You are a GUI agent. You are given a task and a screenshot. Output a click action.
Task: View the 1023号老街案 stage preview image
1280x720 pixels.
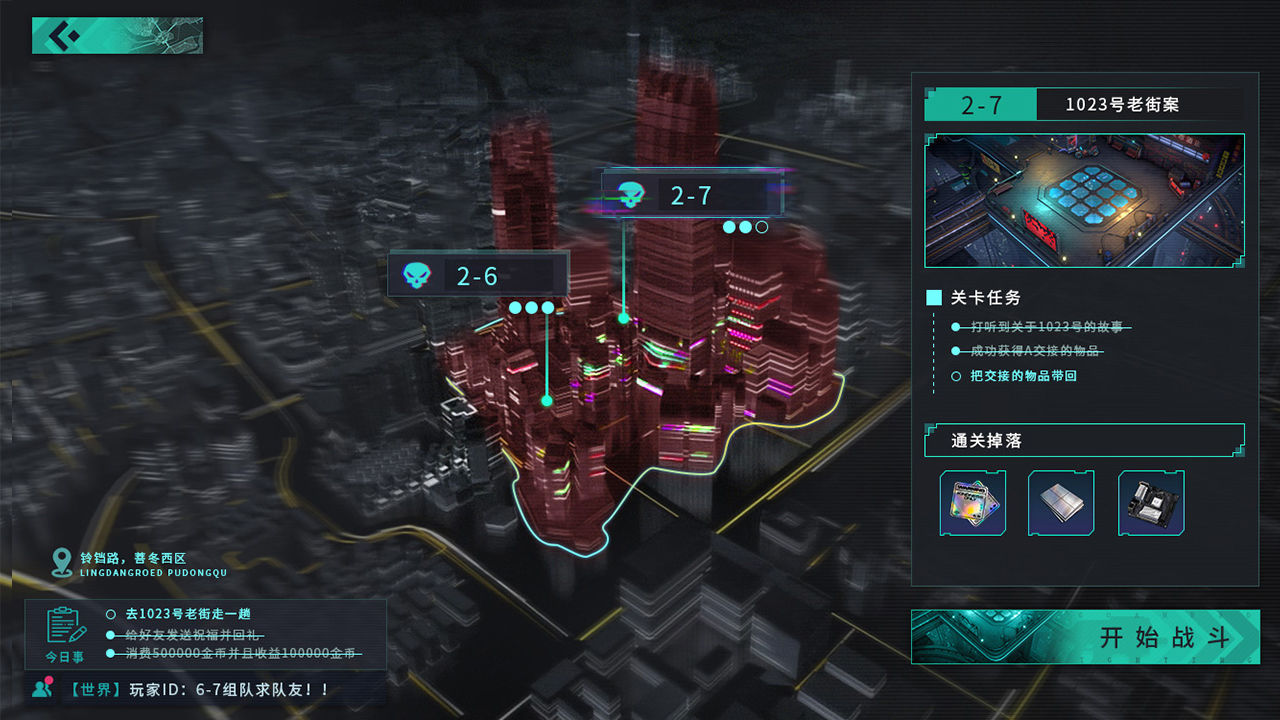click(x=1084, y=201)
